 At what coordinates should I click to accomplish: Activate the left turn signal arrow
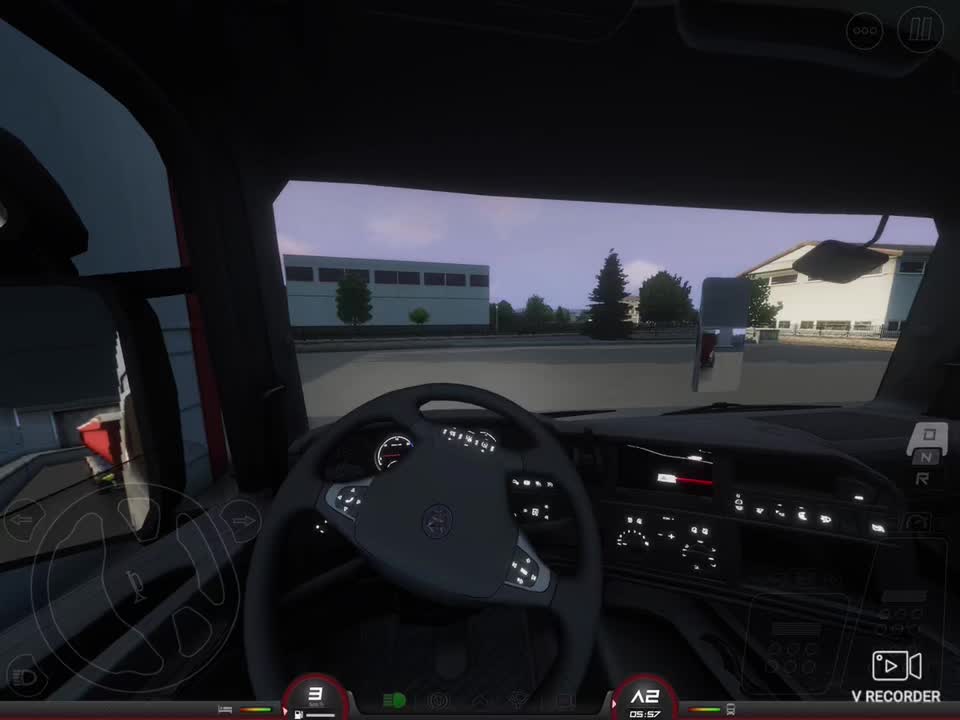pyautogui.click(x=23, y=520)
